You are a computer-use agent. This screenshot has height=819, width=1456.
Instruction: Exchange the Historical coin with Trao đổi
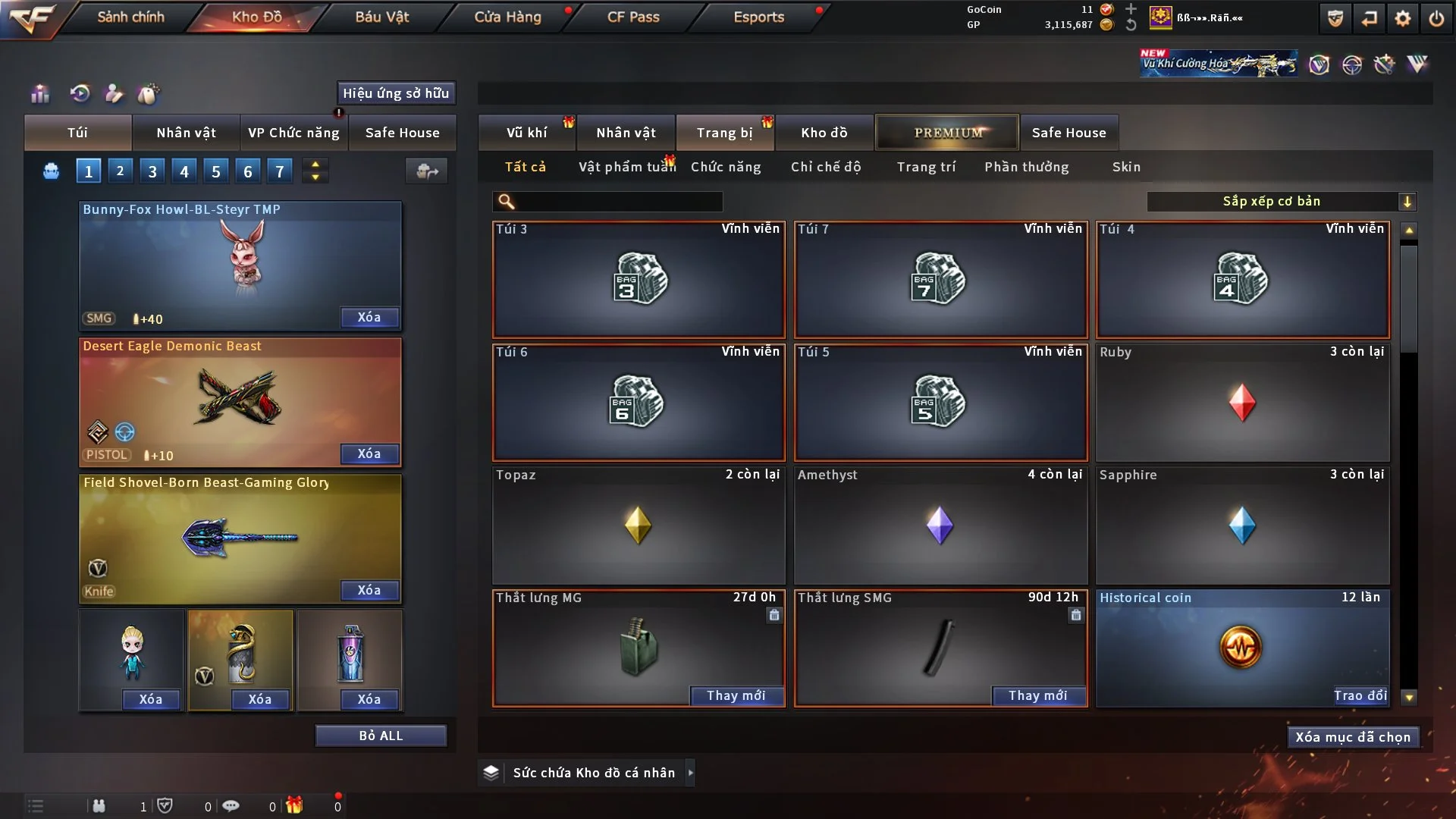pyautogui.click(x=1360, y=695)
